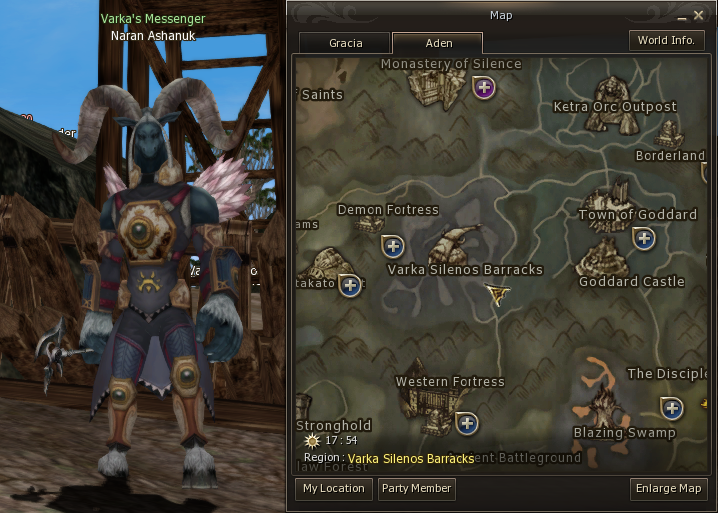Click the Monastery of Silence purple marker
Image resolution: width=718 pixels, height=513 pixels.
(x=485, y=88)
